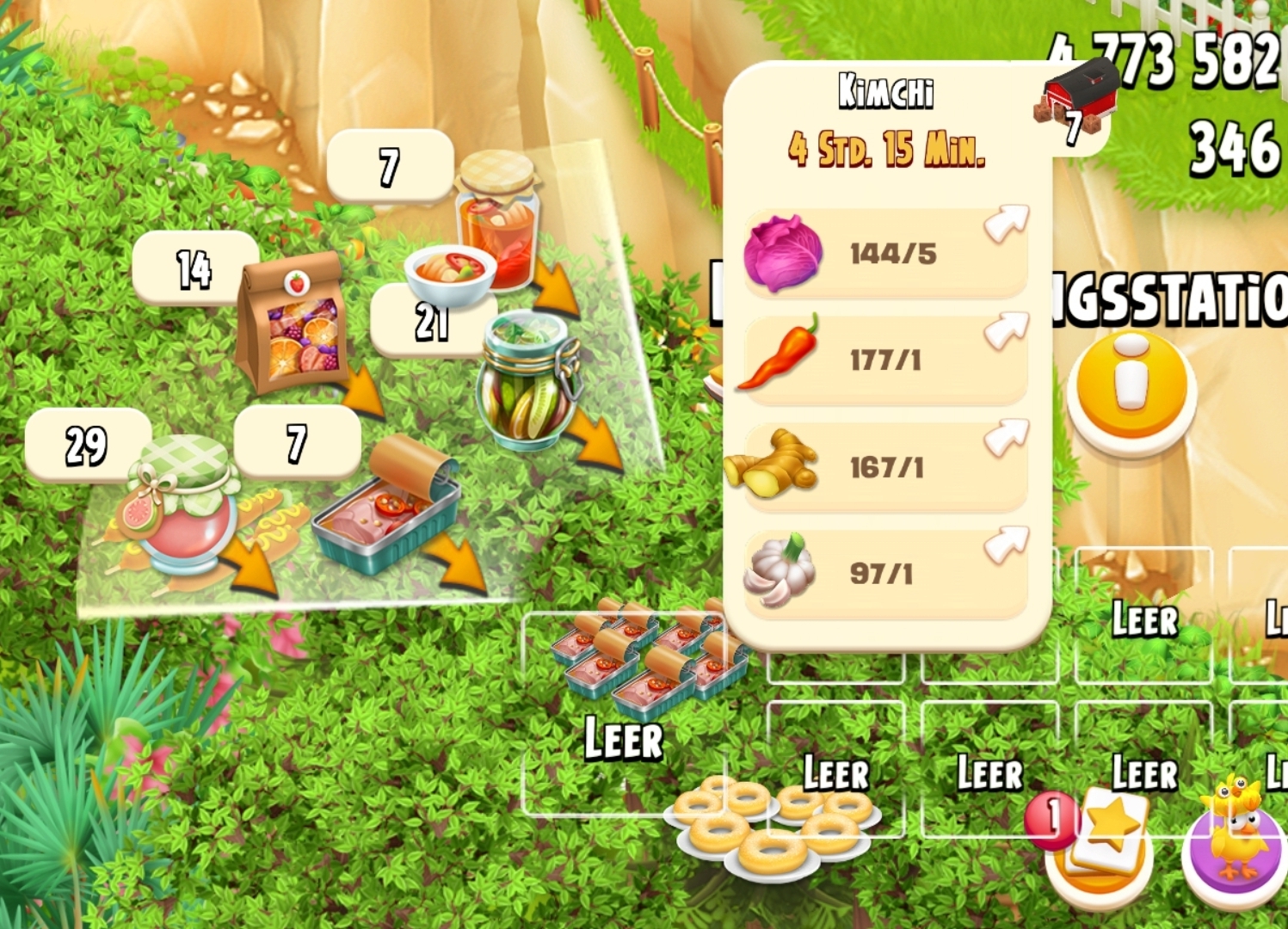Tap the arrow beside garlic ingredient
This screenshot has height=929, width=1288.
coord(1006,544)
